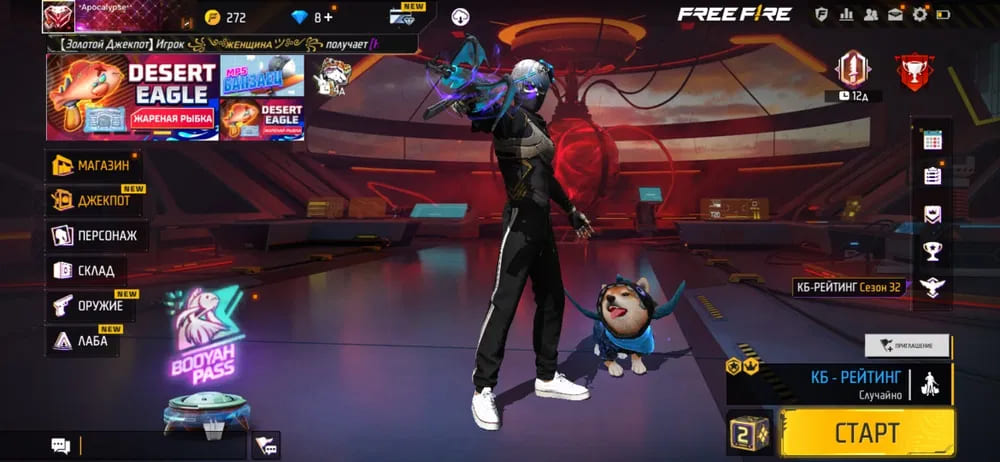The width and height of the screenshot is (1000, 462).
Task: Click the ПРИГЛАШЕНИЕ invite button
Action: tap(907, 345)
